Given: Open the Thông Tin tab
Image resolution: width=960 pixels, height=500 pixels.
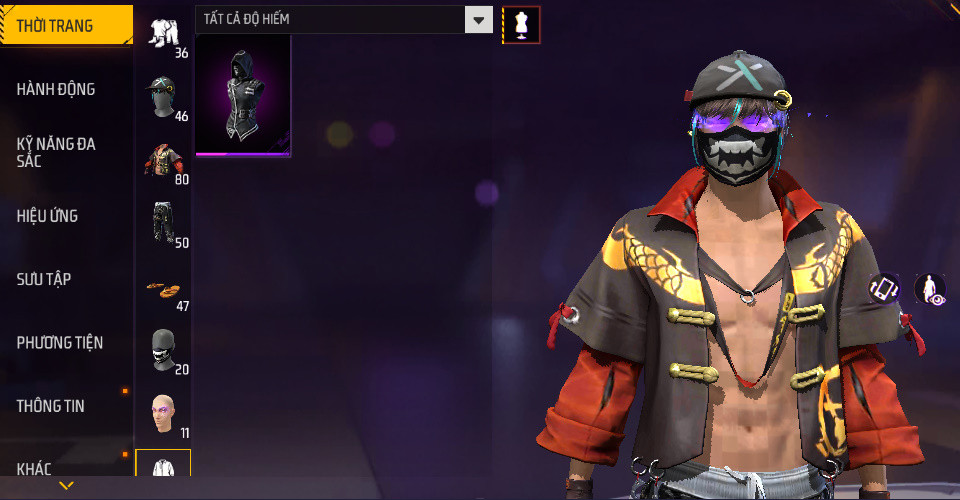Looking at the screenshot, I should [66, 406].
